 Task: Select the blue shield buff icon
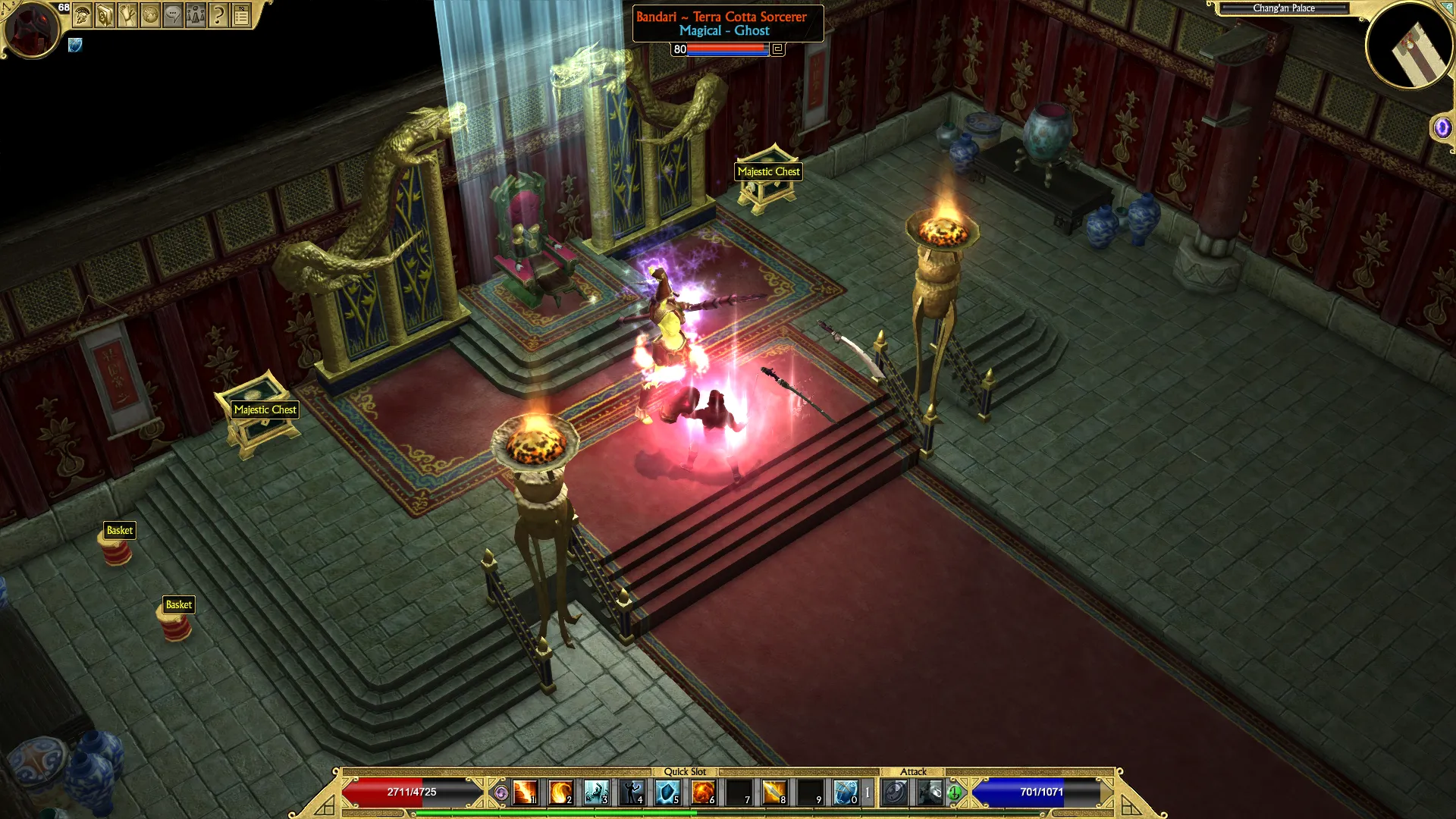click(x=75, y=45)
